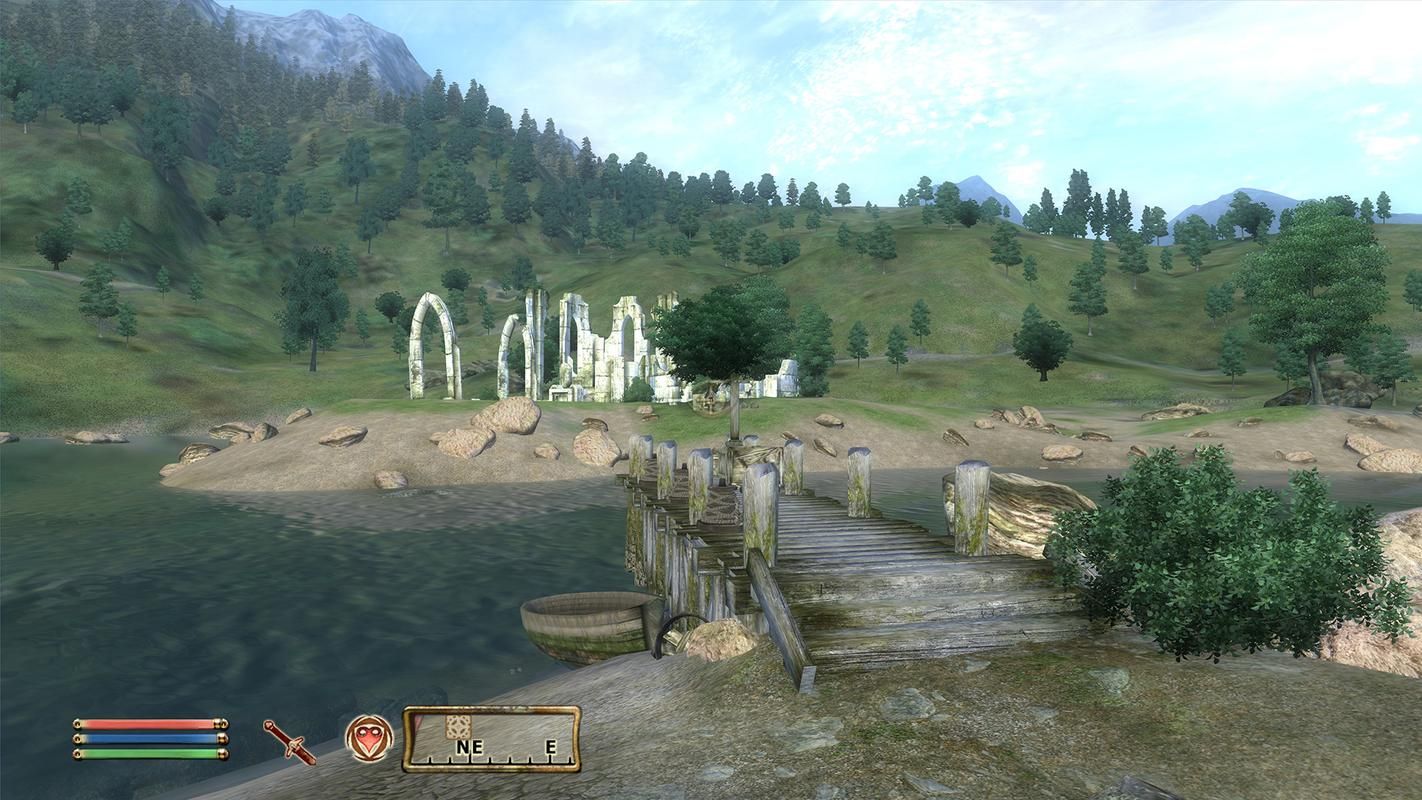1422x800 pixels.
Task: Select the square location marker on the compass
Action: click(458, 726)
